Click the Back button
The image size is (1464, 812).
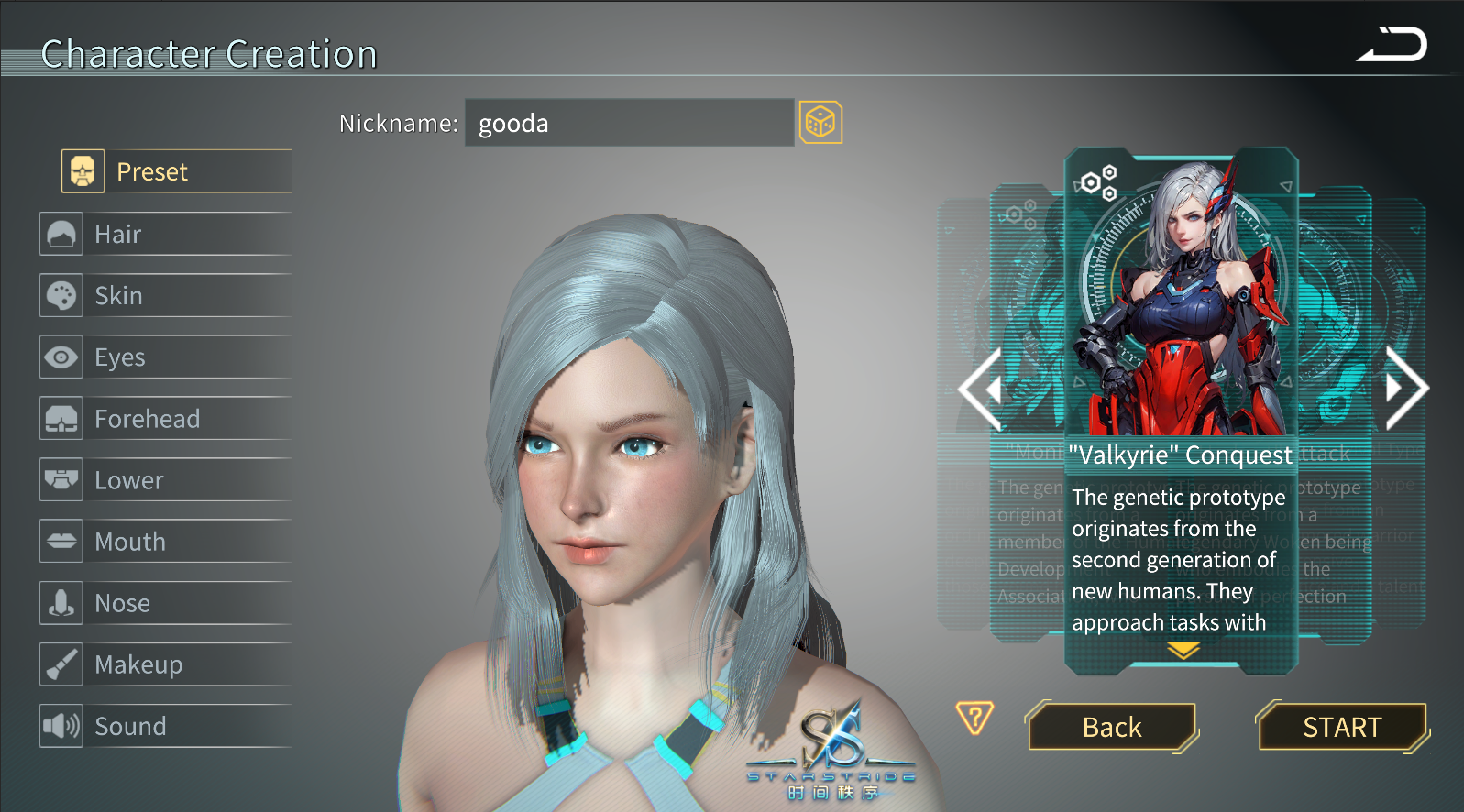1112,727
